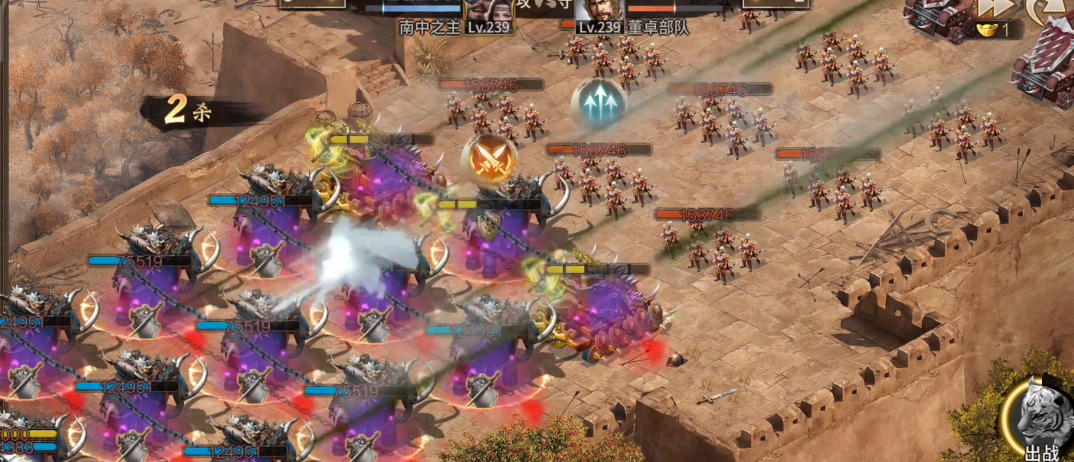Image resolution: width=1074 pixels, height=462 pixels.
Task: Speed up battle with the fast-forward arrows
Action: point(993,8)
